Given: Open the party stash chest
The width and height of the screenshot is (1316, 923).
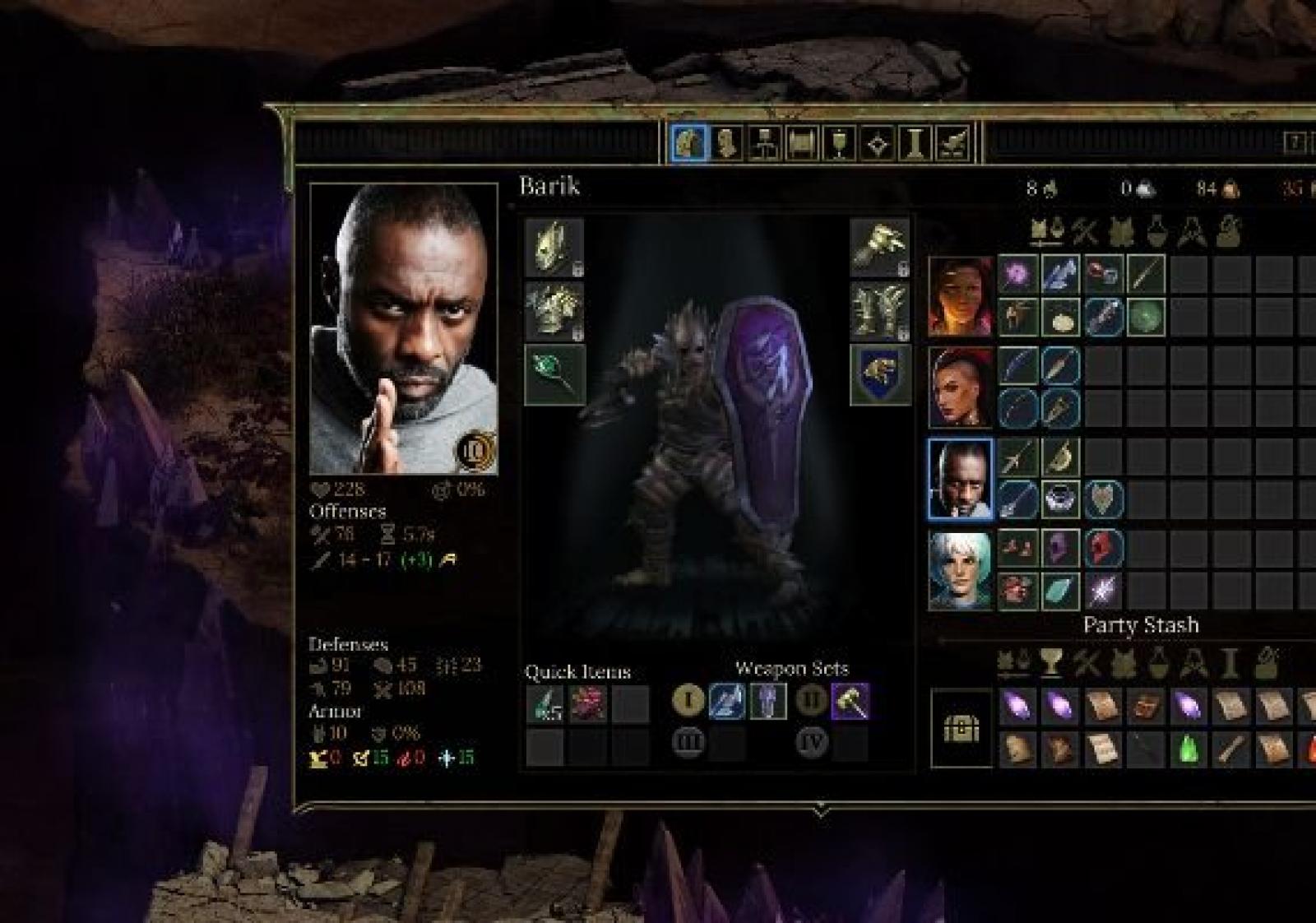Looking at the screenshot, I should 961,729.
